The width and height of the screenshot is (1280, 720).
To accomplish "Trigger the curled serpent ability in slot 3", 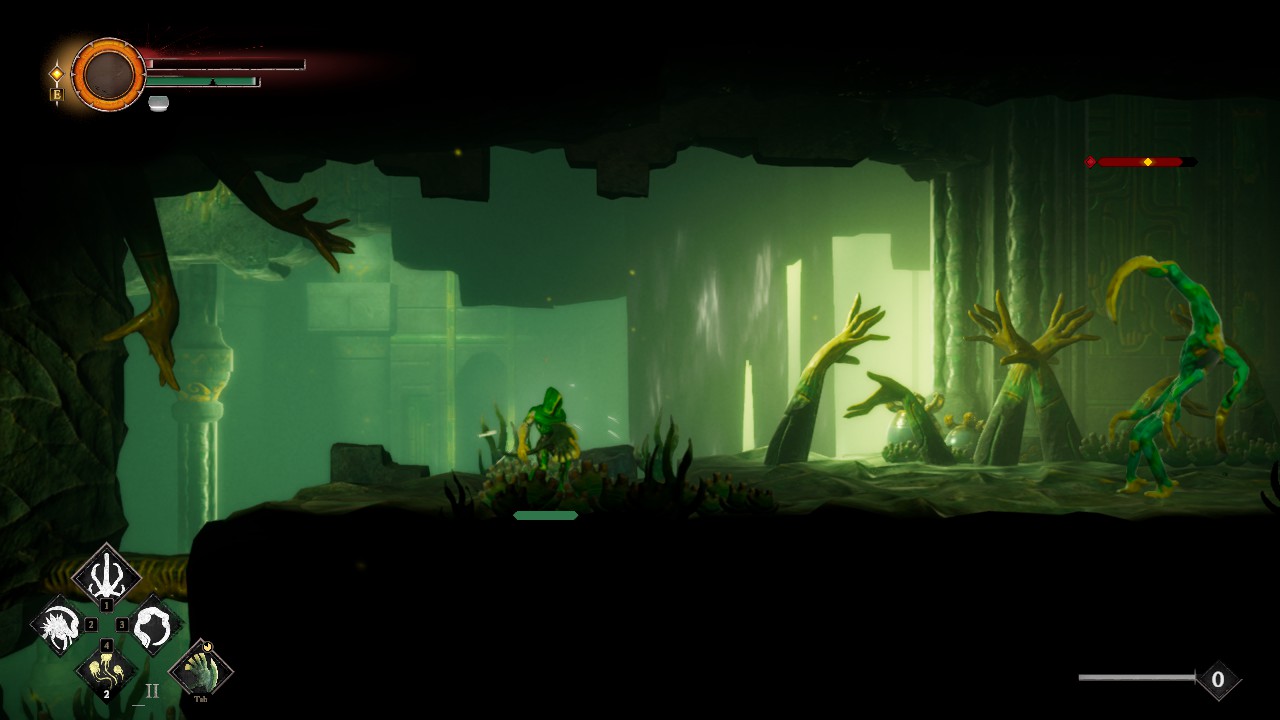I will click(x=156, y=626).
